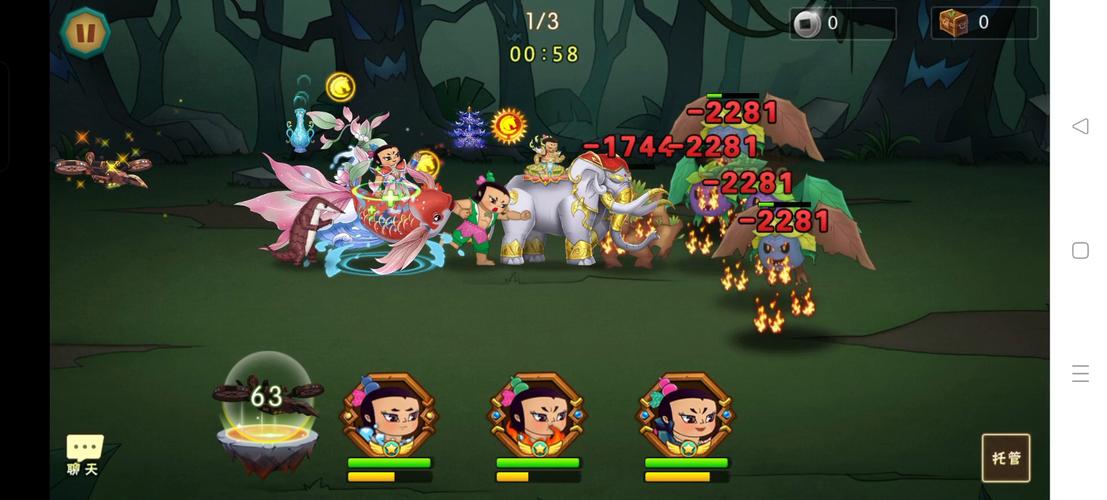The image size is (1107, 500).
Task: Open the chat speech bubble
Action: tap(84, 453)
